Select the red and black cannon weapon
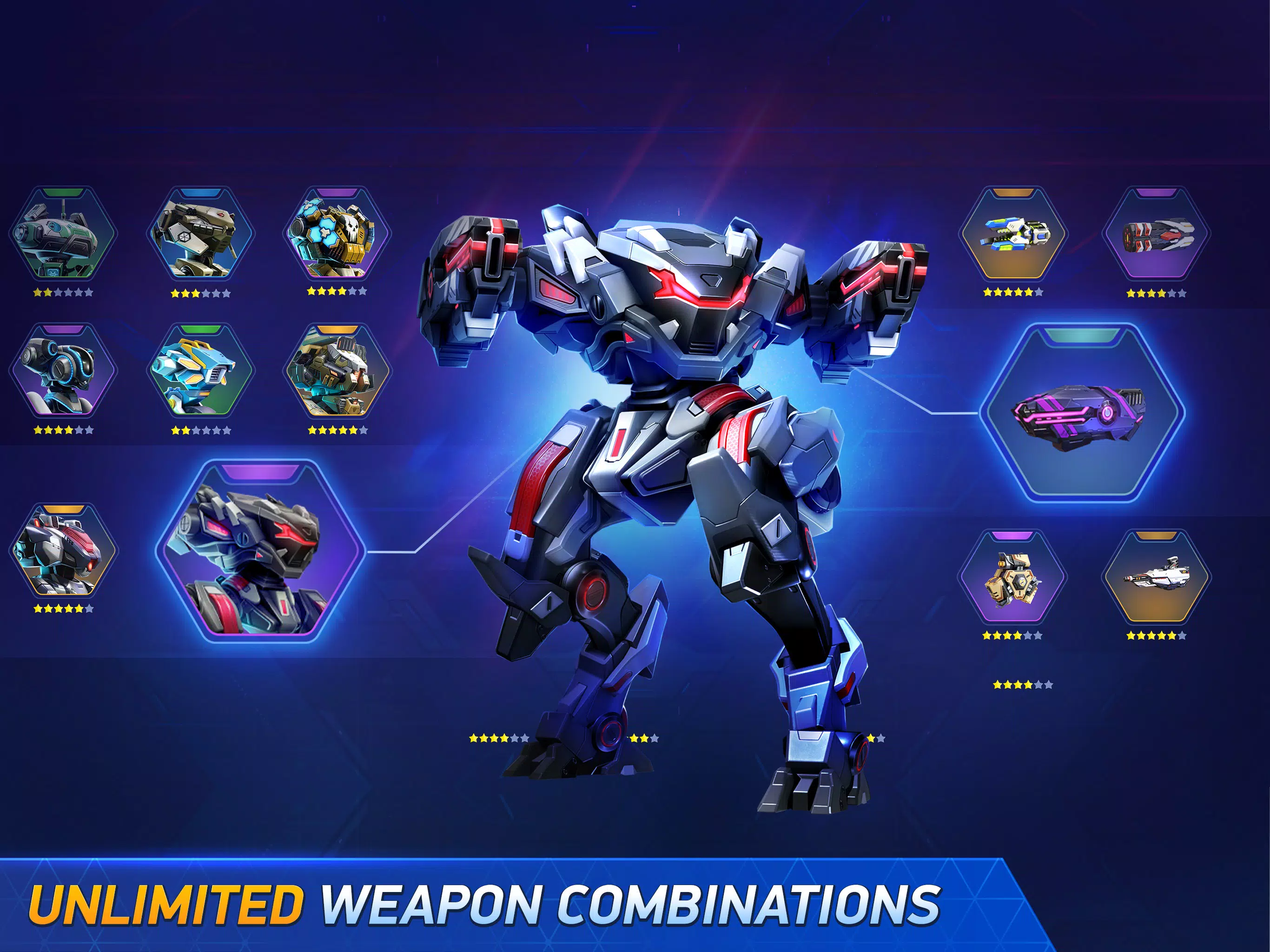The height and width of the screenshot is (952, 1270). (1156, 234)
